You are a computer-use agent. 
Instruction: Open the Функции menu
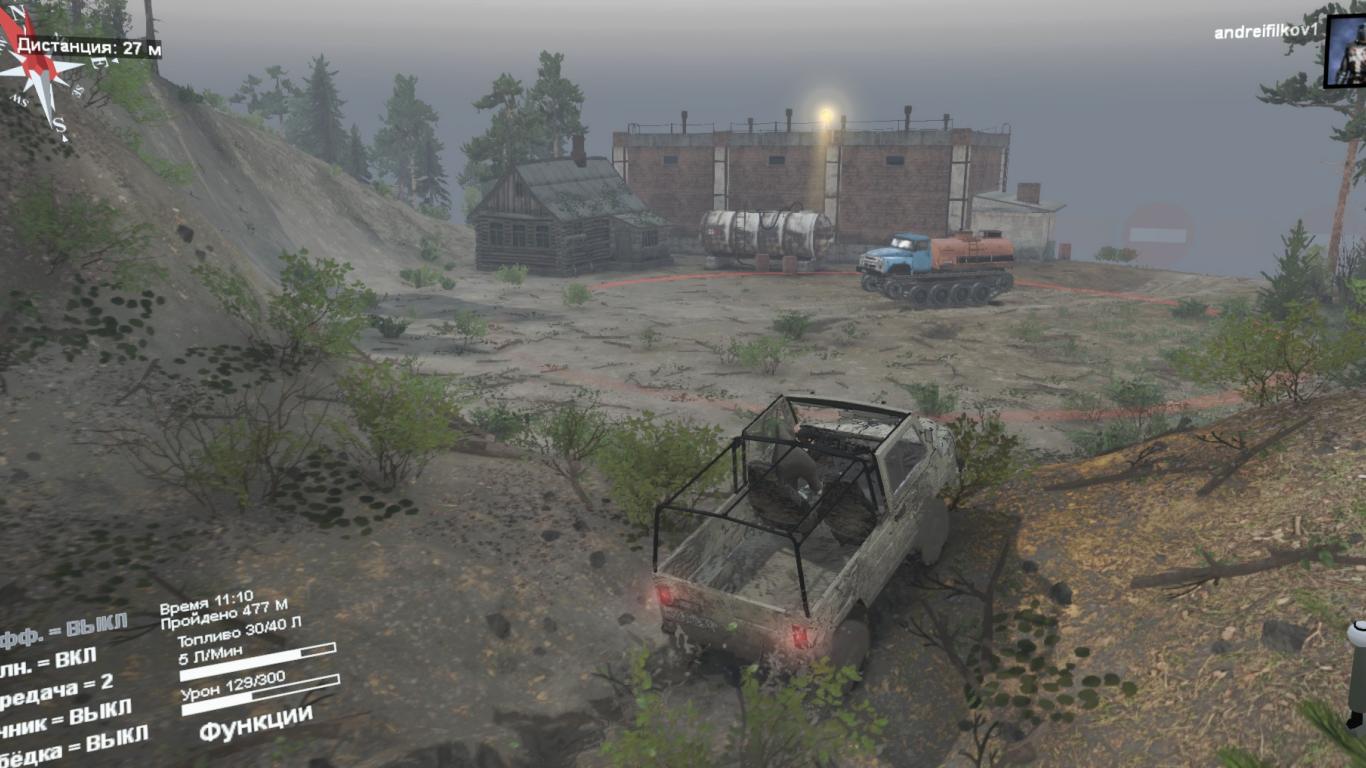tap(255, 724)
